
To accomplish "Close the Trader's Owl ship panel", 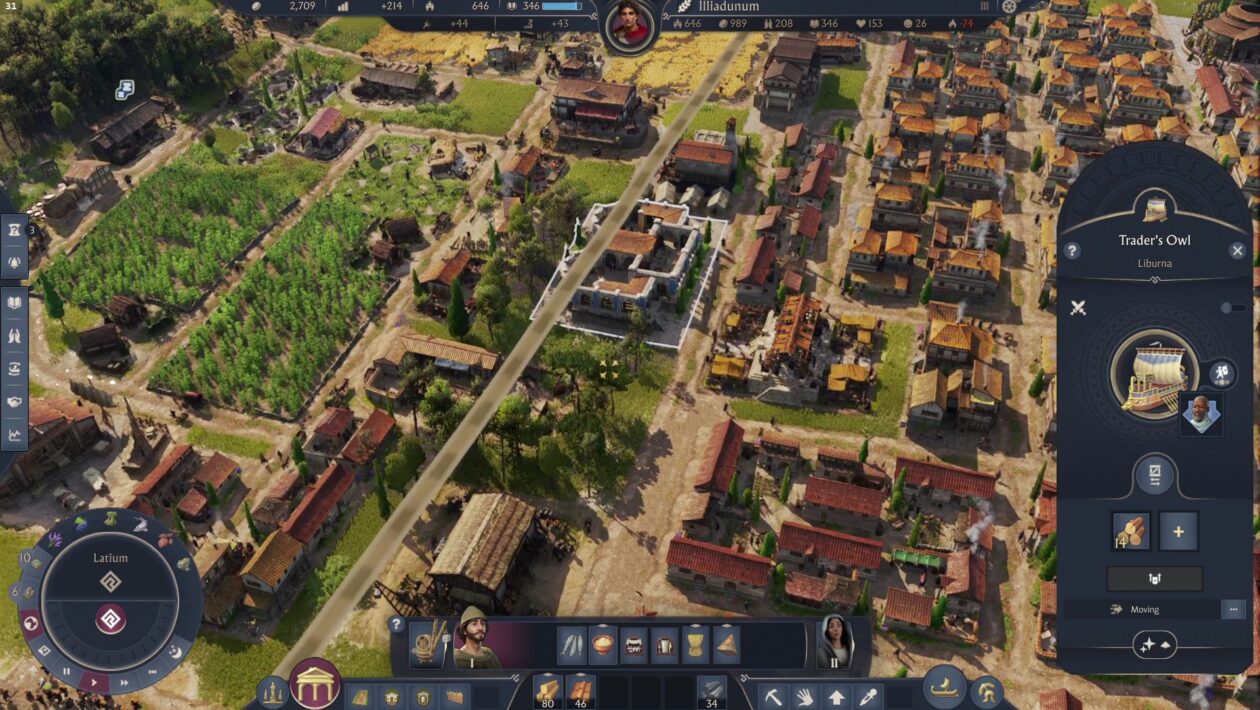I will coord(1237,251).
